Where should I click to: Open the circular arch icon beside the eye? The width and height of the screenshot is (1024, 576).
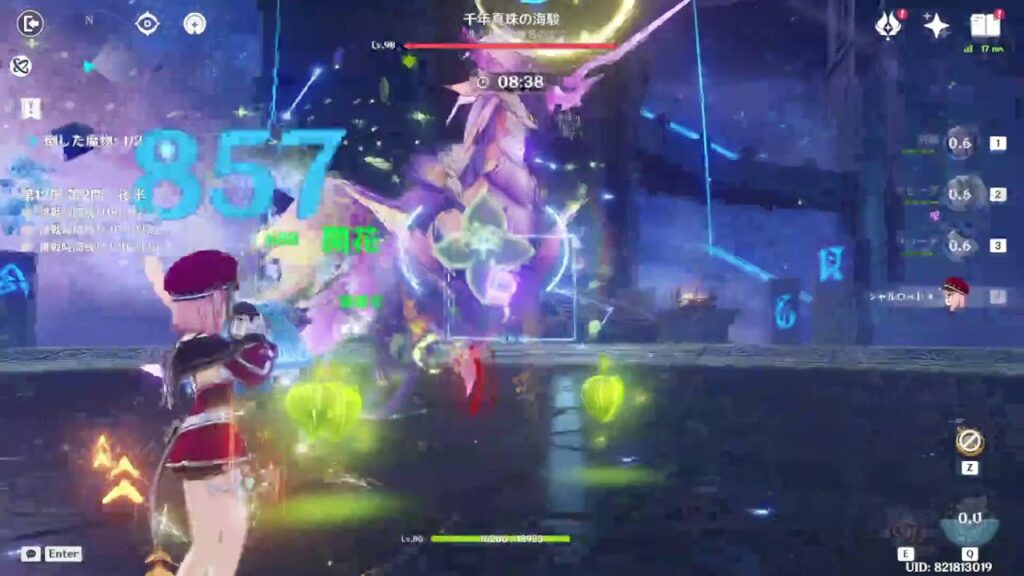click(x=195, y=24)
